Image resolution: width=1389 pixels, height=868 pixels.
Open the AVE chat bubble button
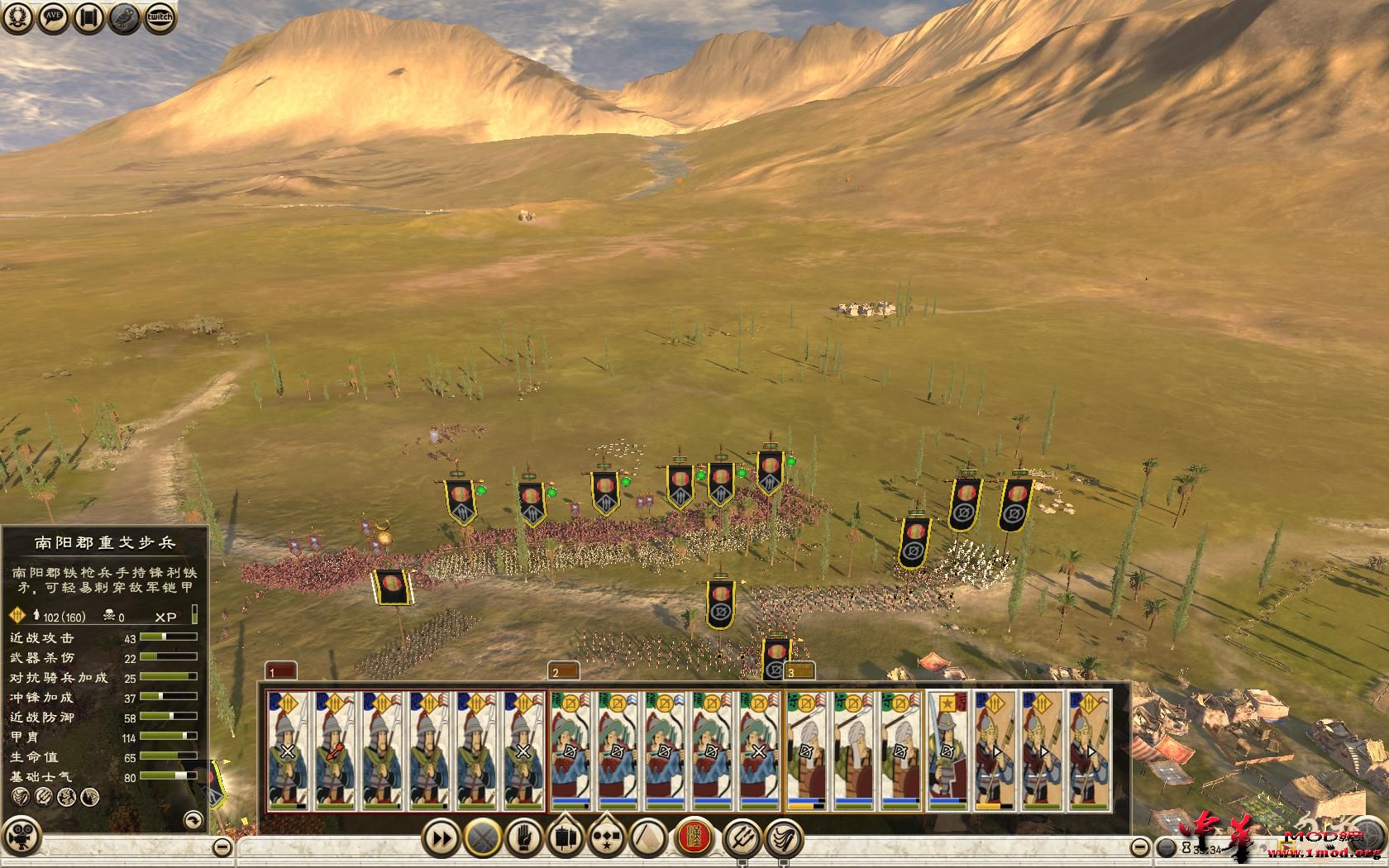point(54,17)
